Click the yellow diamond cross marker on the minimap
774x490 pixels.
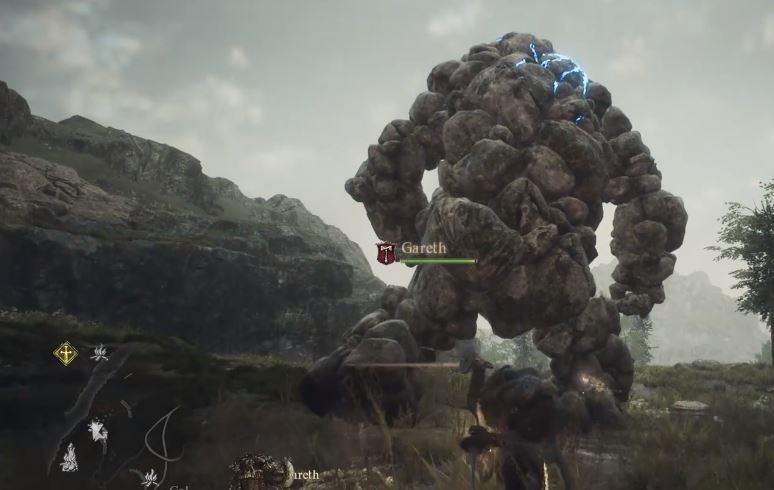[65, 353]
